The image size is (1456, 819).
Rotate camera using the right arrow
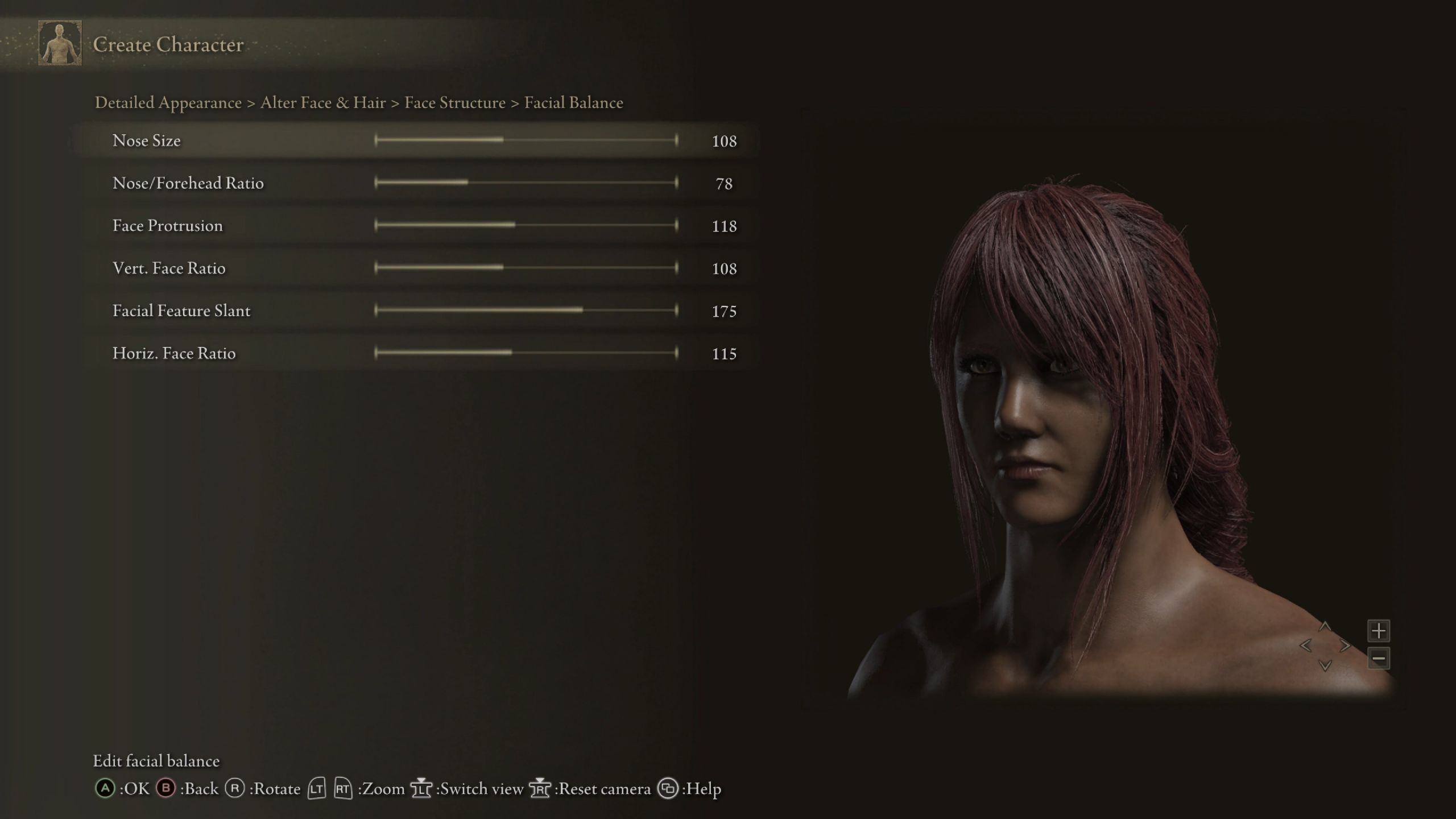1345,646
